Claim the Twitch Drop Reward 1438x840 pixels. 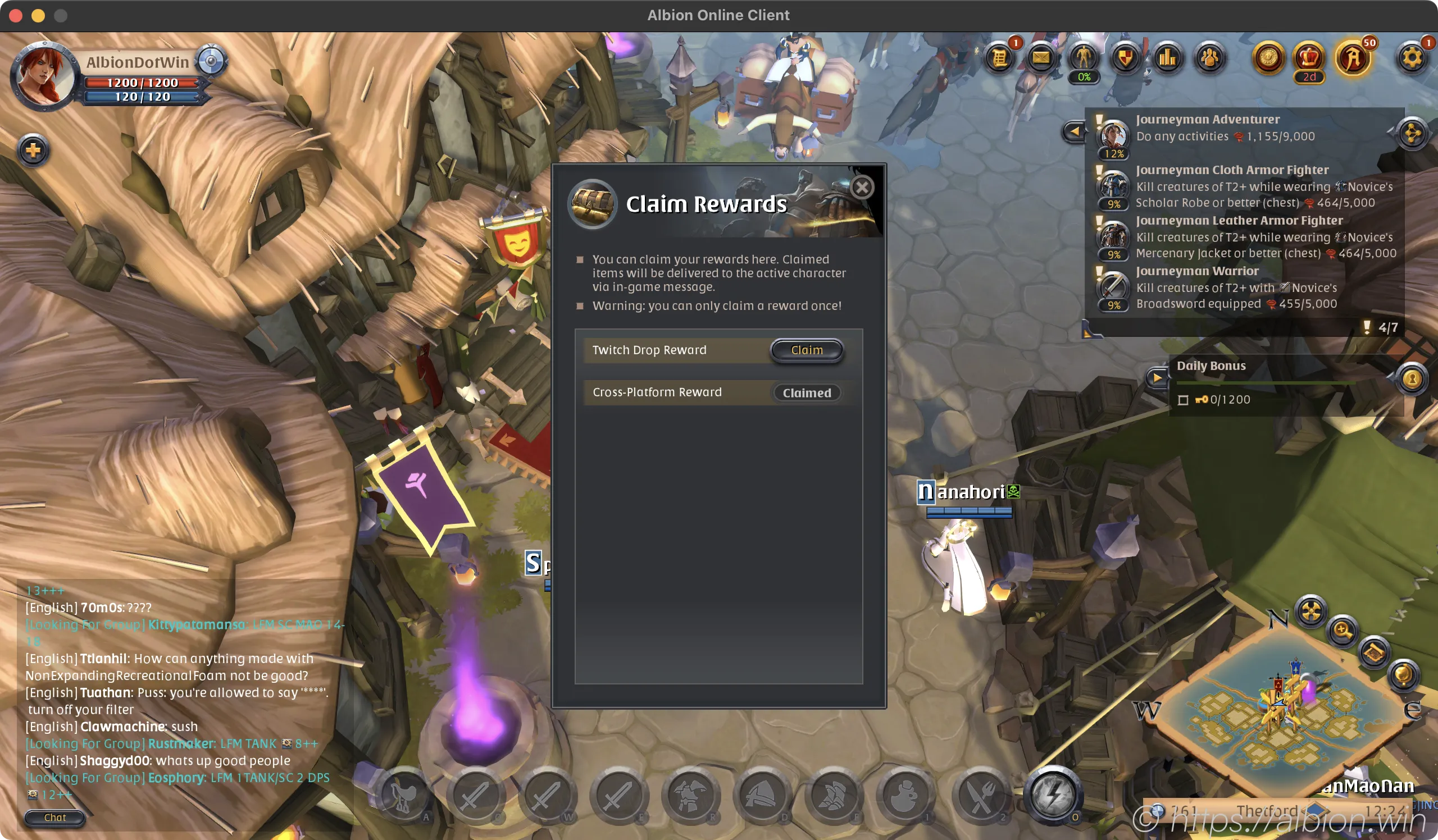(x=806, y=350)
